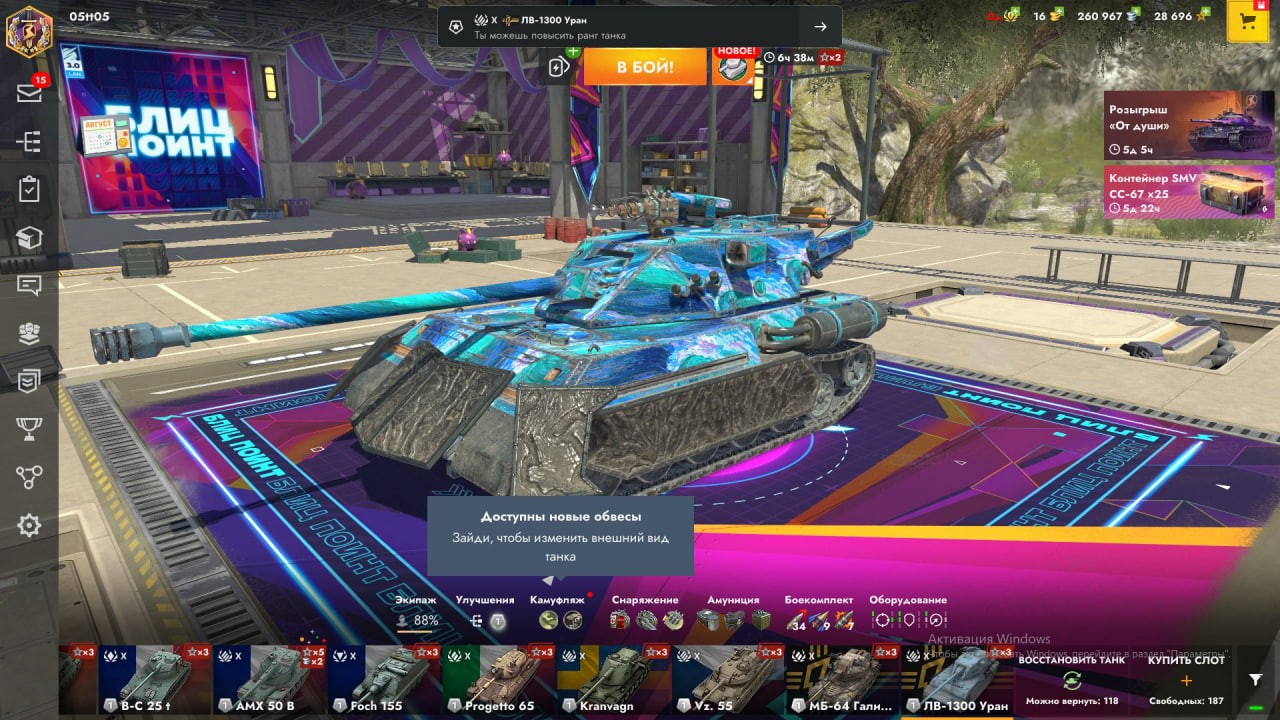Viewport: 1280px width, 720px height.
Task: Open the clipboard missions icon
Action: click(29, 189)
